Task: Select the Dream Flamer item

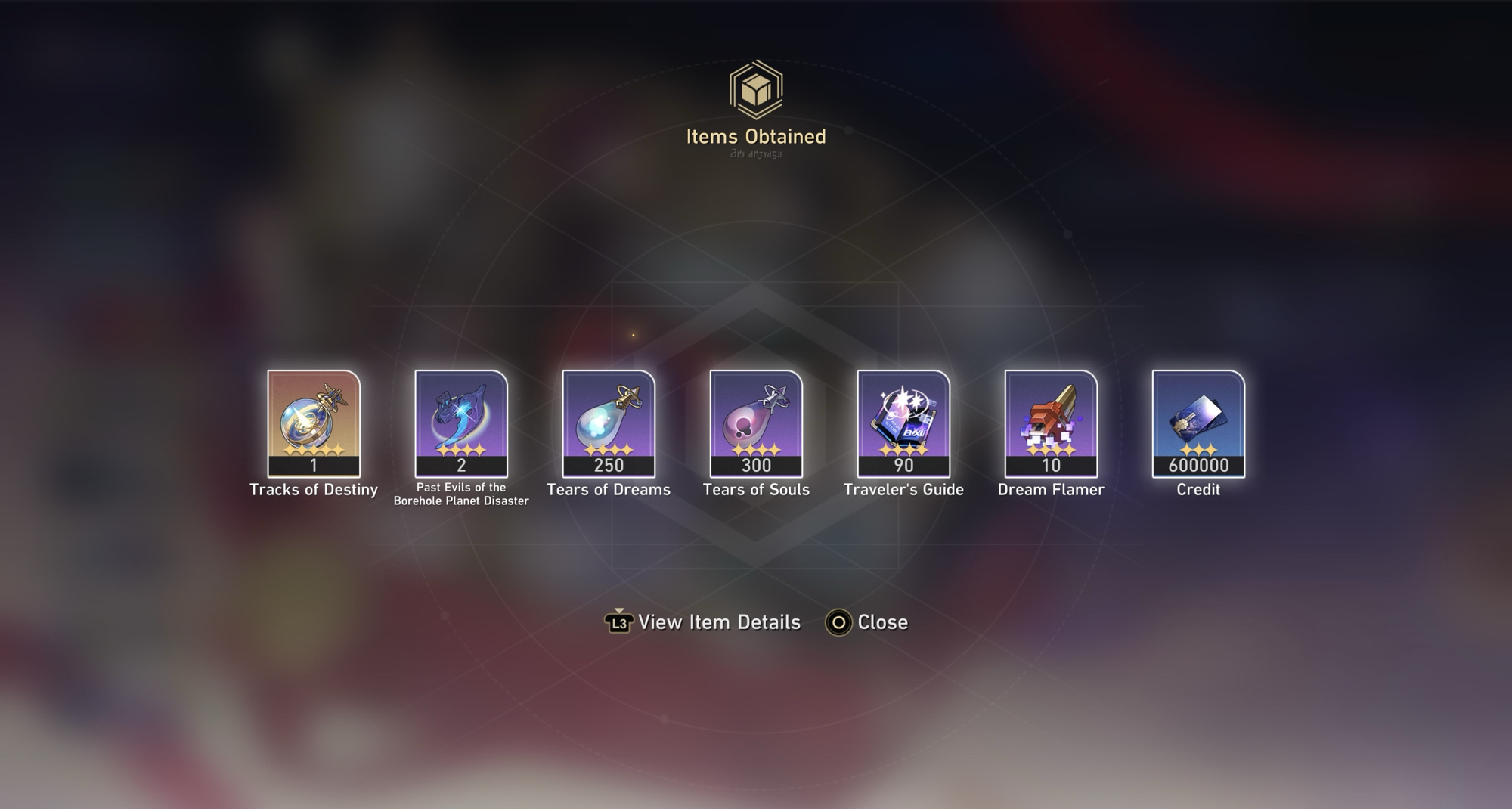Action: pyautogui.click(x=1051, y=423)
